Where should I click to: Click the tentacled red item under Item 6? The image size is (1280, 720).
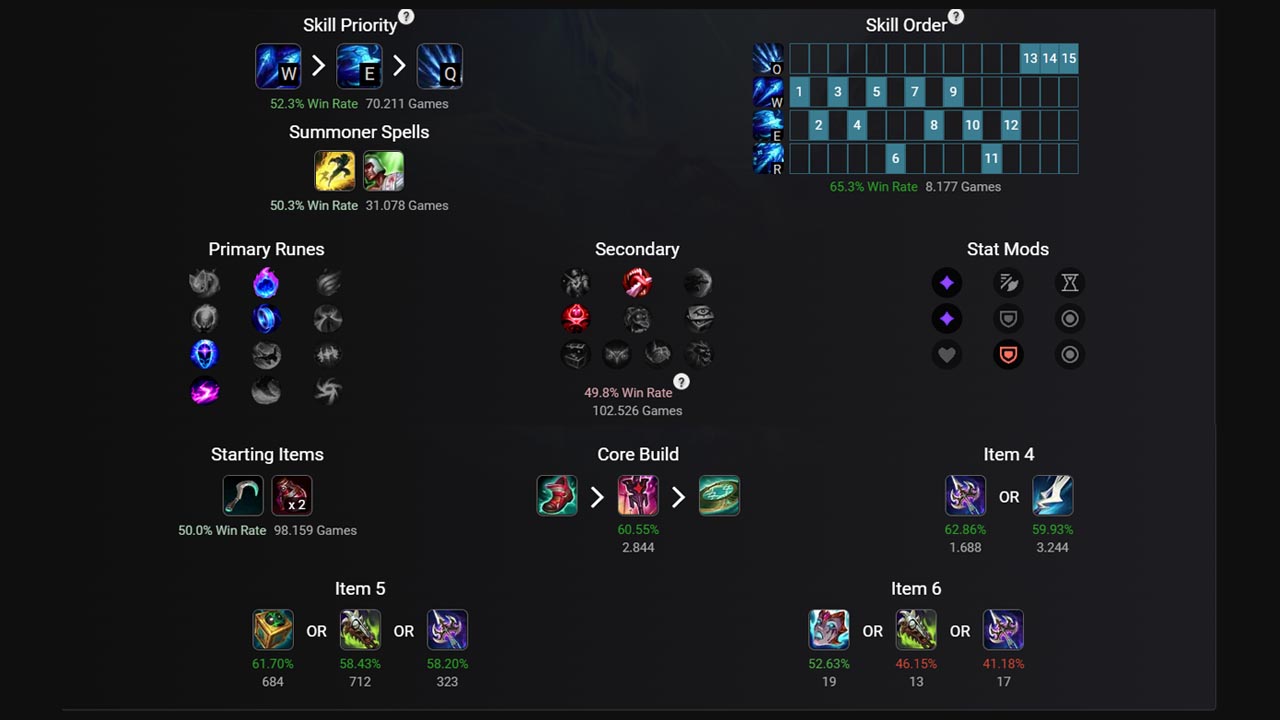click(x=829, y=630)
